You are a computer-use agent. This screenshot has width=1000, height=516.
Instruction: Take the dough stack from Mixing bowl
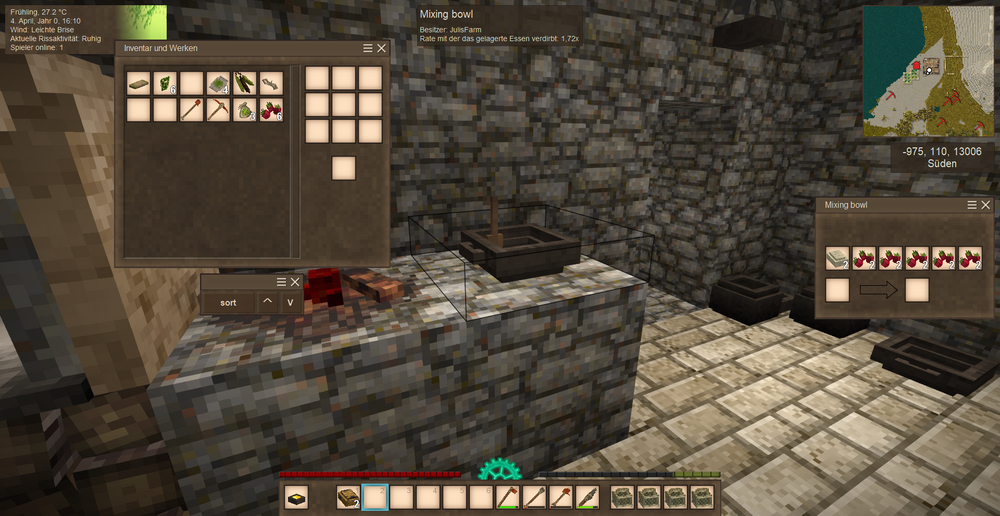837,258
